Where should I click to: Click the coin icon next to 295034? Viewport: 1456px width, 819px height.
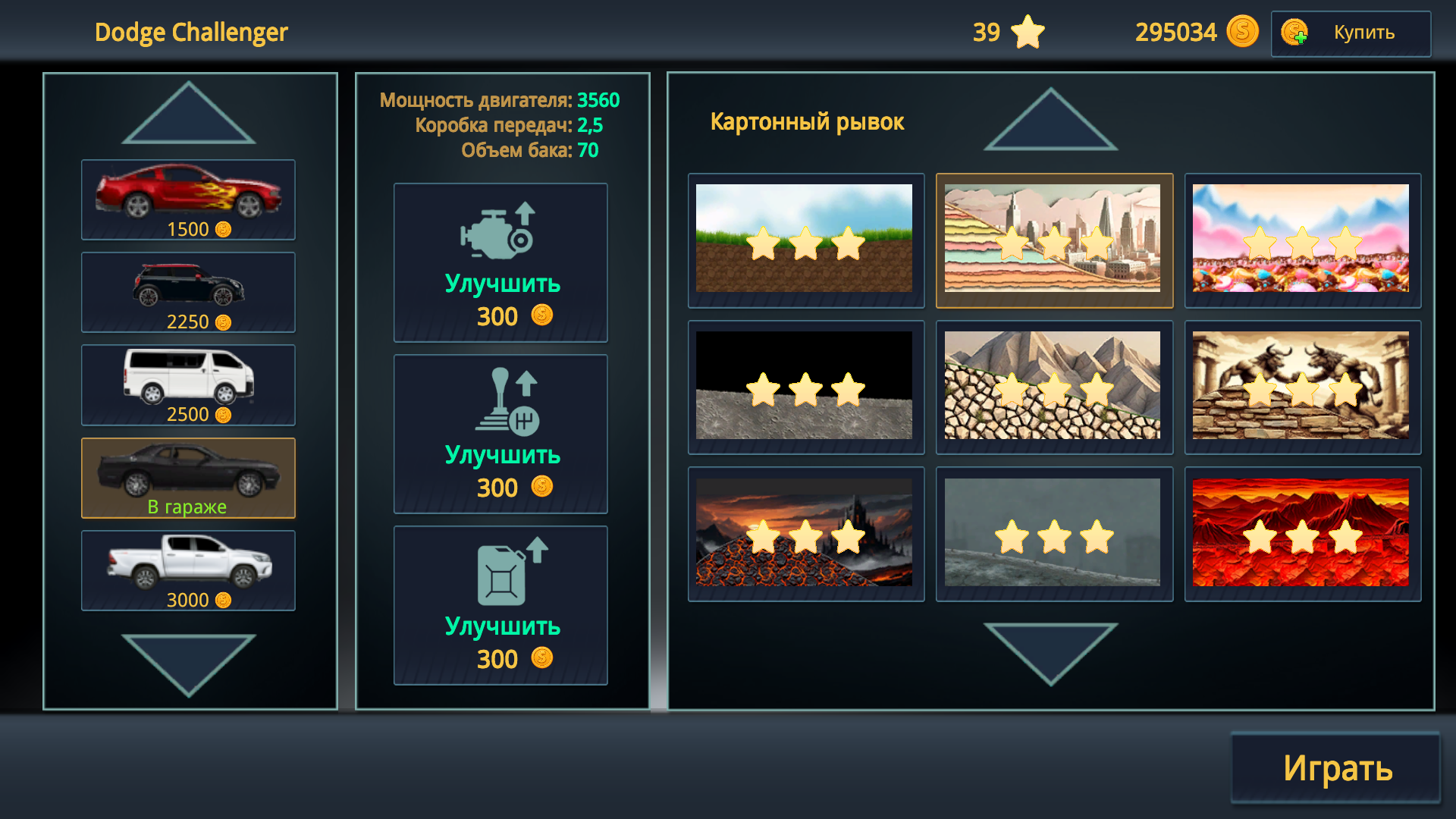point(1241,32)
